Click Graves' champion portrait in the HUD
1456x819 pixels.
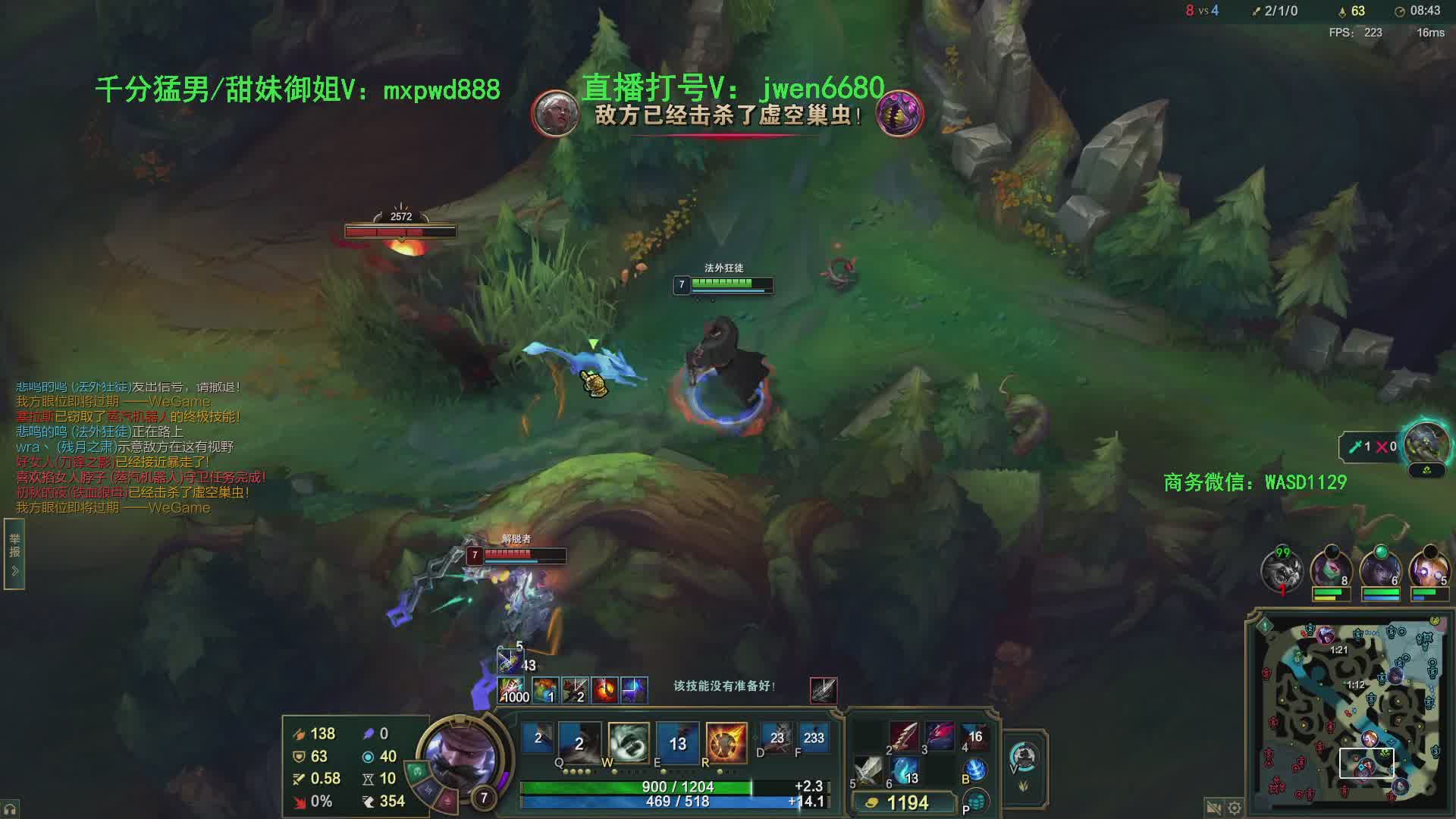[461, 755]
